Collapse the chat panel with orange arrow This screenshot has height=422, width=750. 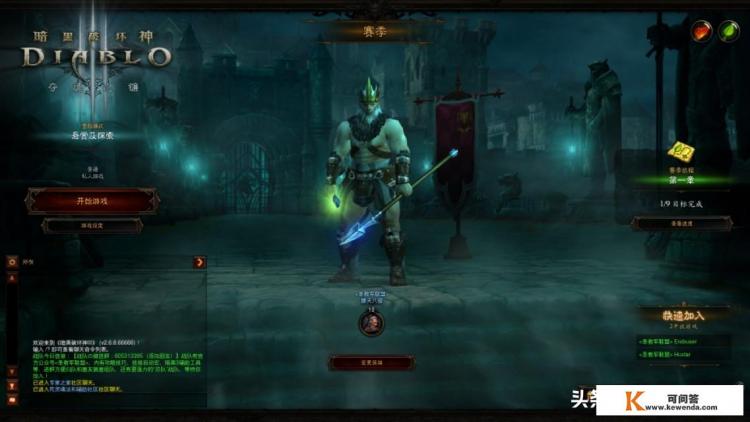click(200, 262)
